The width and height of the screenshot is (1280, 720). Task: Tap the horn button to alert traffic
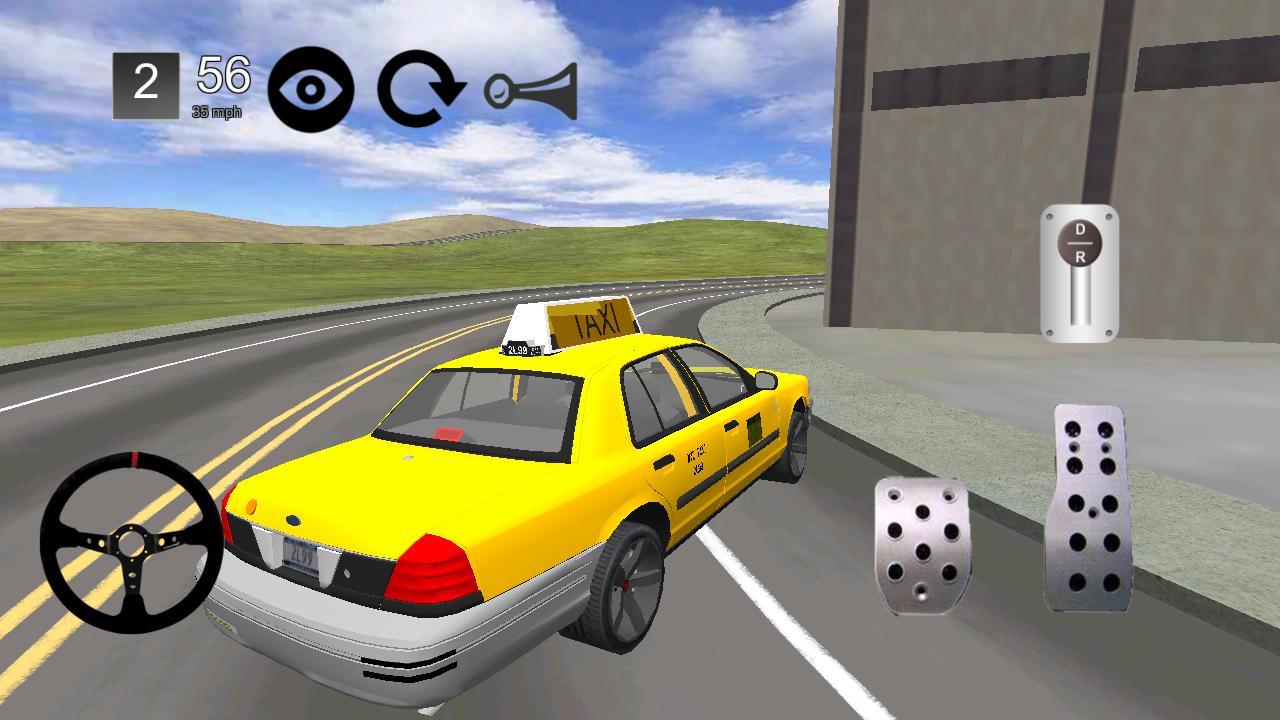tap(532, 90)
